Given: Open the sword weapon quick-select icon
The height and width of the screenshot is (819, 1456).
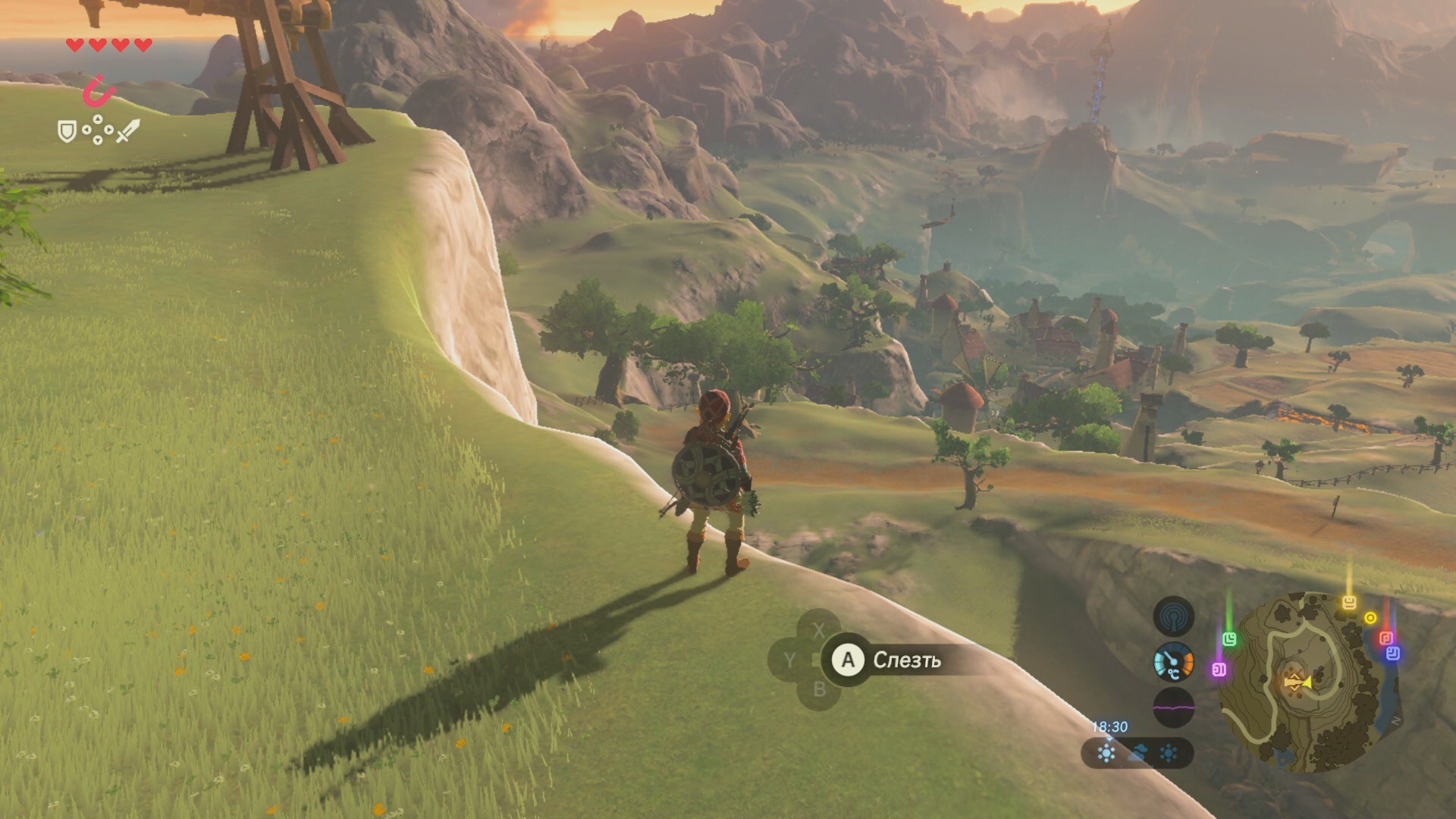Looking at the screenshot, I should pyautogui.click(x=127, y=131).
